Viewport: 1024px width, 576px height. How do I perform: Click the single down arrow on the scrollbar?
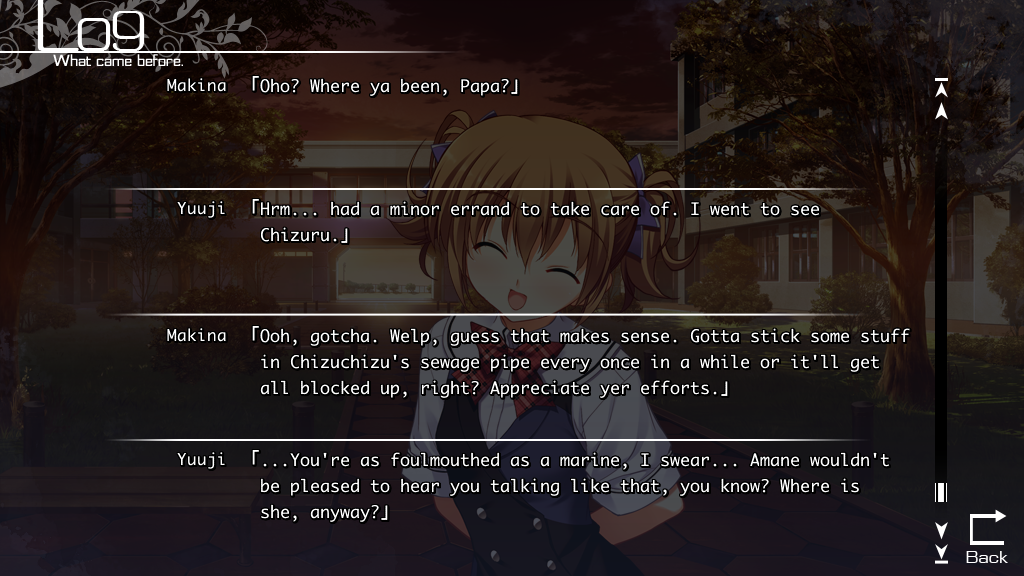[941, 529]
